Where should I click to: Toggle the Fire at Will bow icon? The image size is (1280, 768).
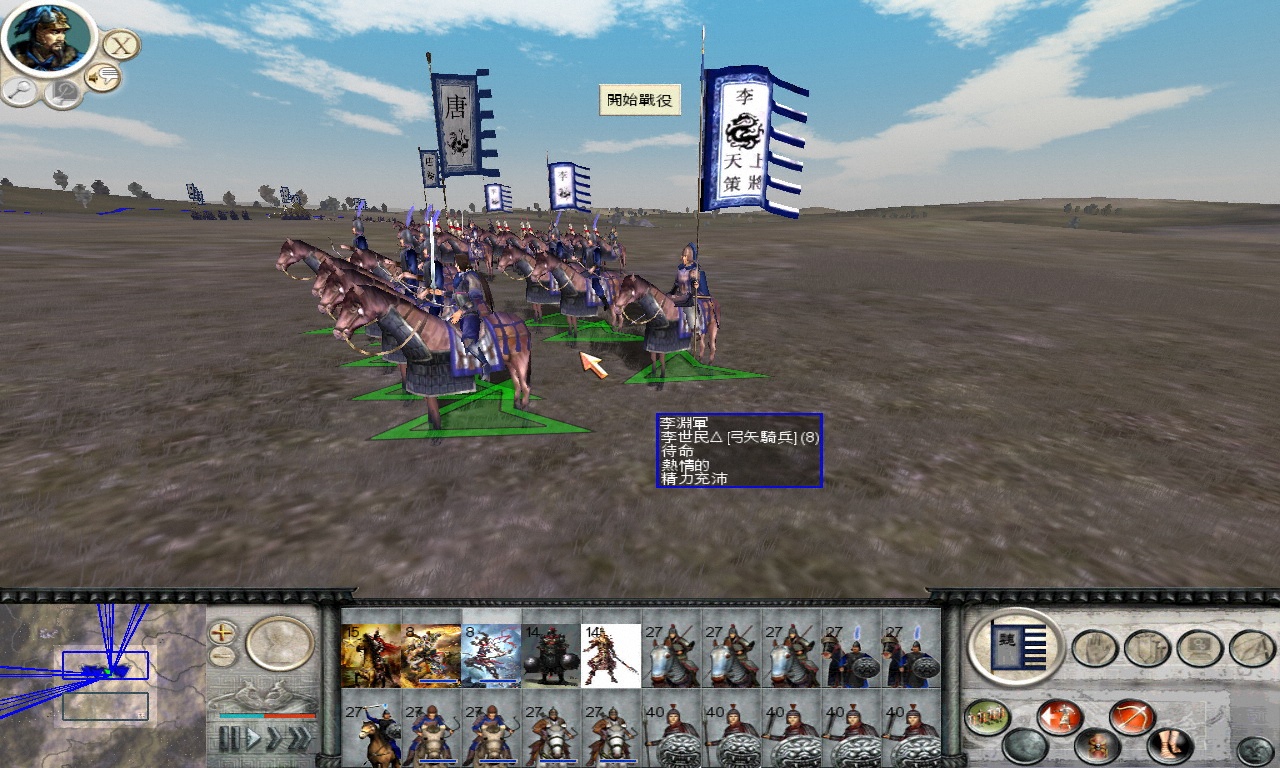coord(1129,717)
